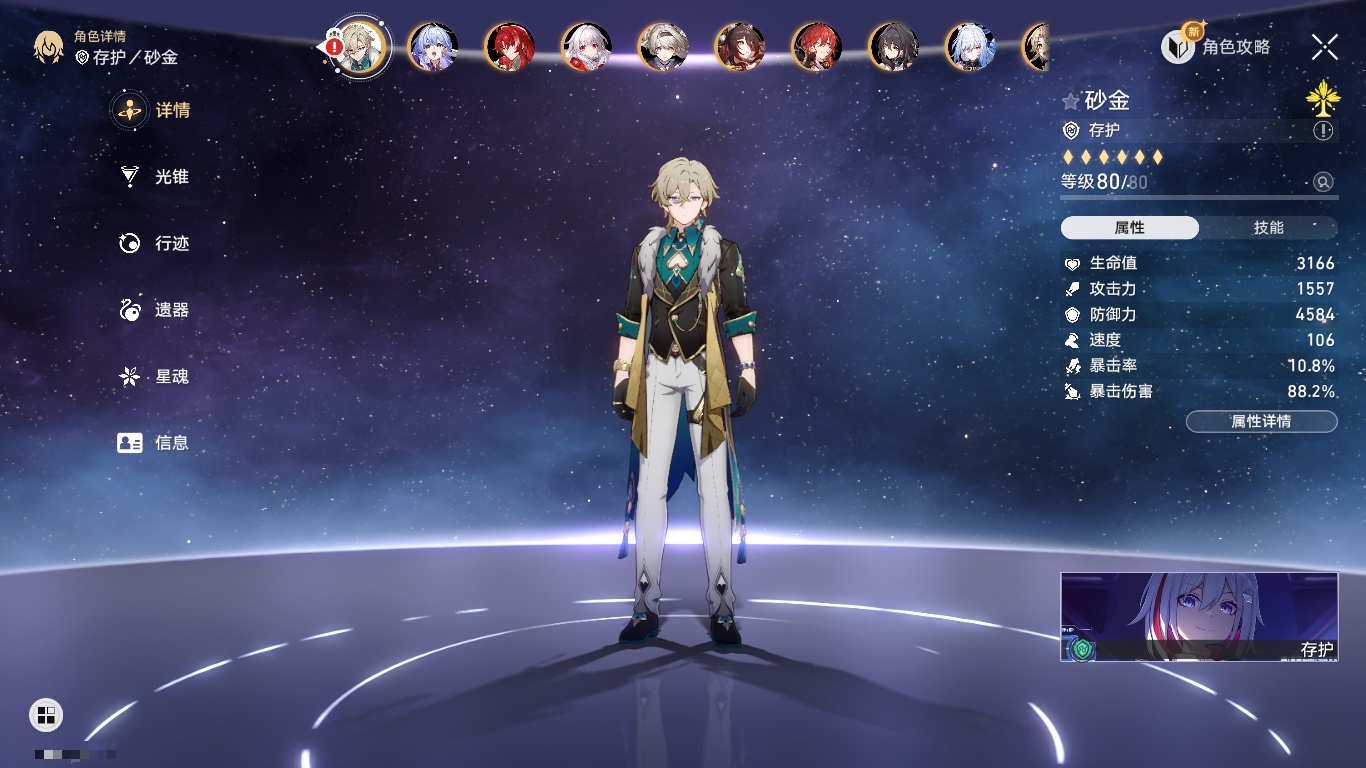Pick the grey-haired character with black headband
This screenshot has height=768, width=1366.
pos(664,47)
